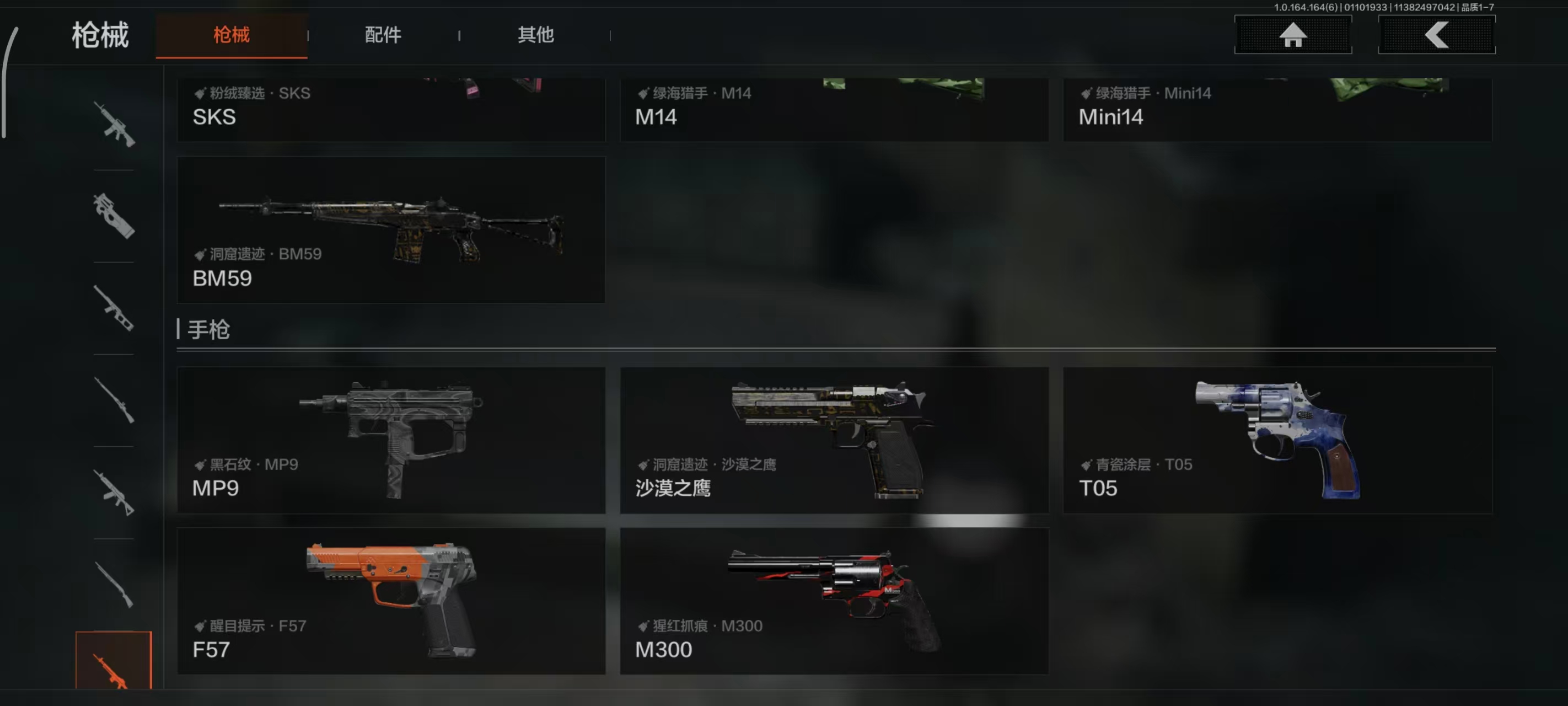Select the marksman rifle sidebar icon

[115, 494]
